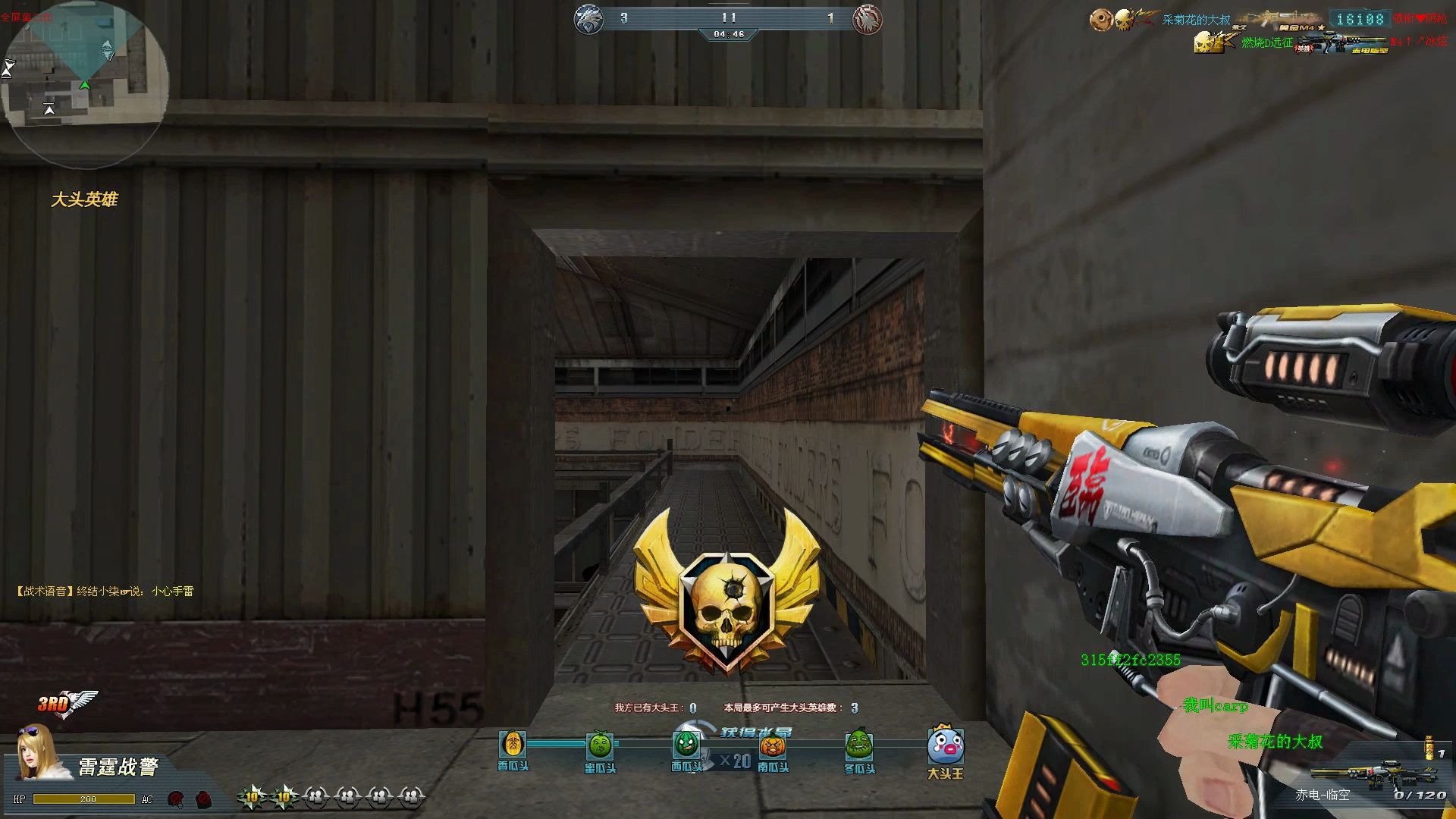Click the blue team wolf emblem

[x=588, y=20]
